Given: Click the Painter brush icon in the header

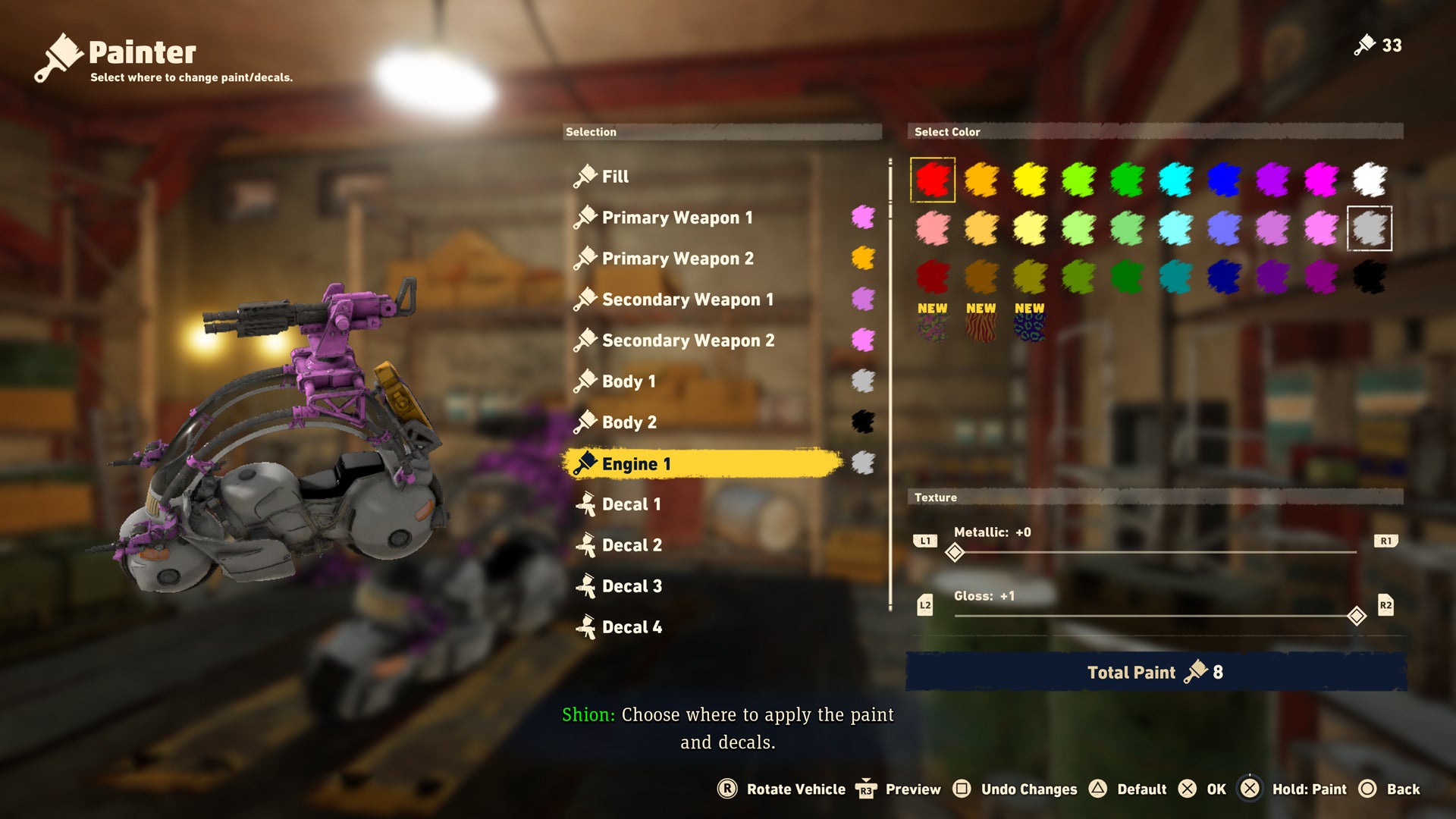Looking at the screenshot, I should pos(61,52).
